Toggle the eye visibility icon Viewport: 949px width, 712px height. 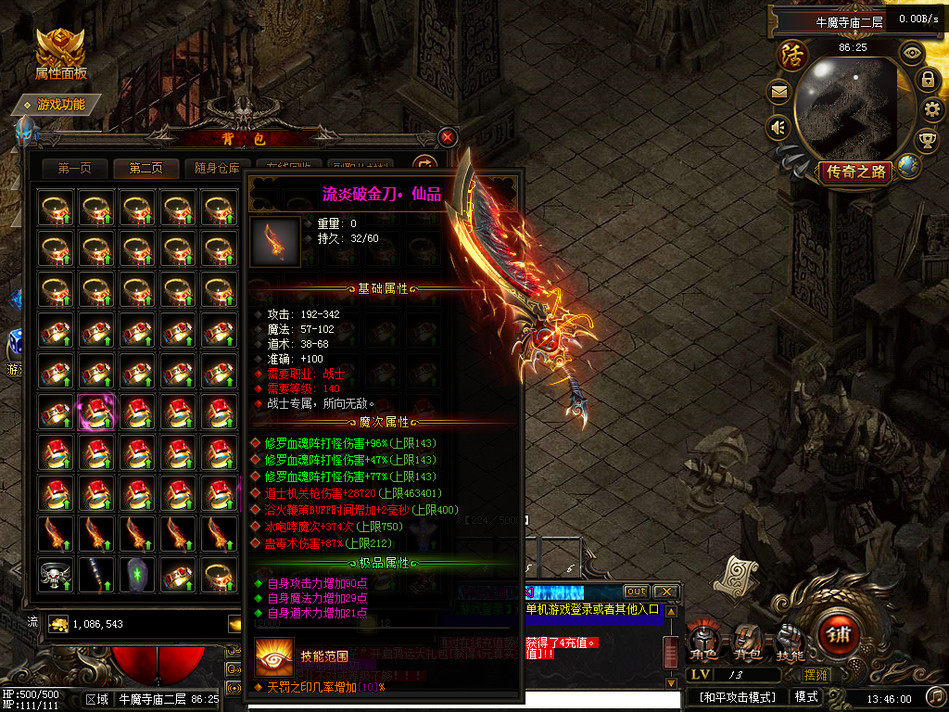click(911, 51)
